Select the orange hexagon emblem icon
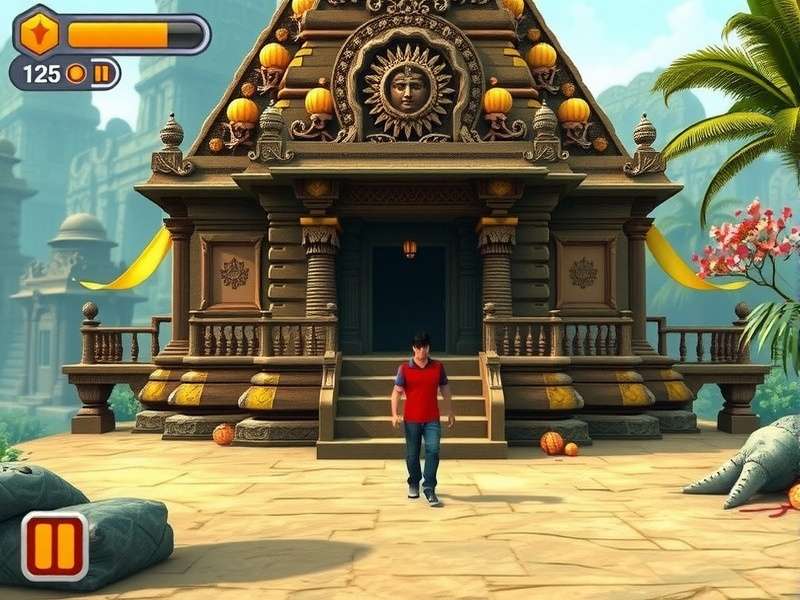The height and width of the screenshot is (600, 800). 40,32
